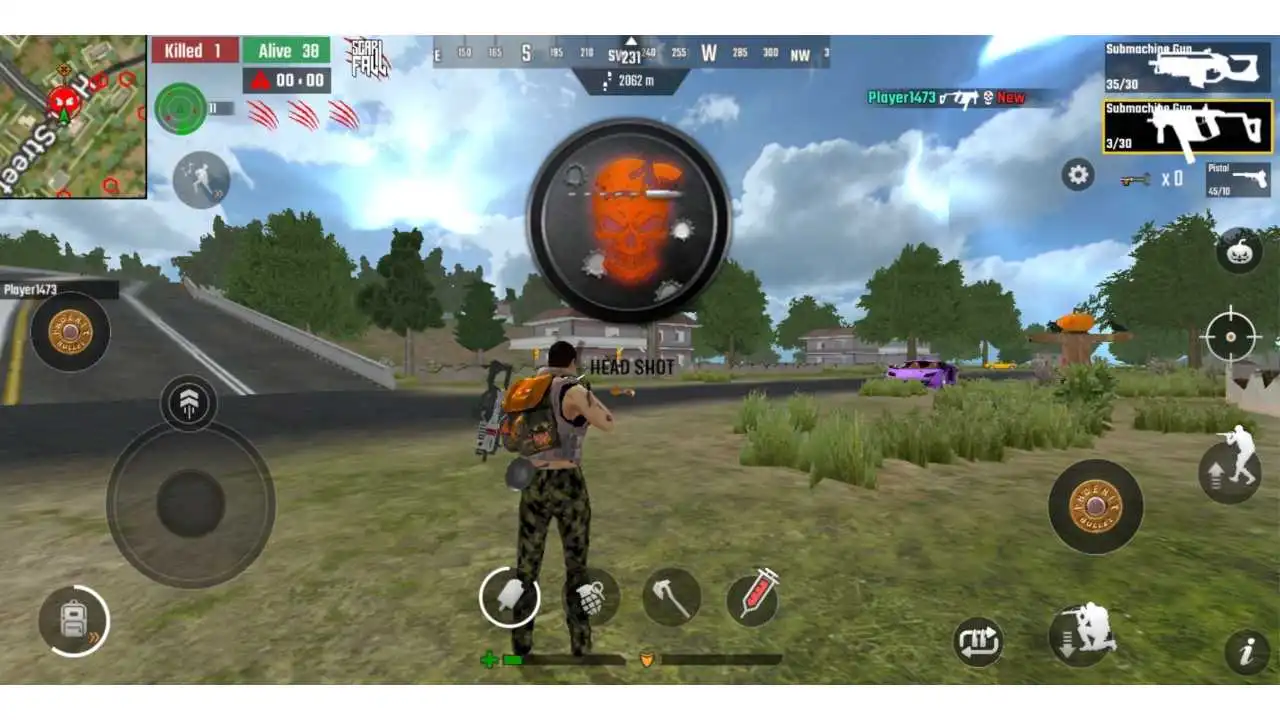1280x720 pixels.
Task: Open the settings gear menu
Action: tap(1075, 175)
